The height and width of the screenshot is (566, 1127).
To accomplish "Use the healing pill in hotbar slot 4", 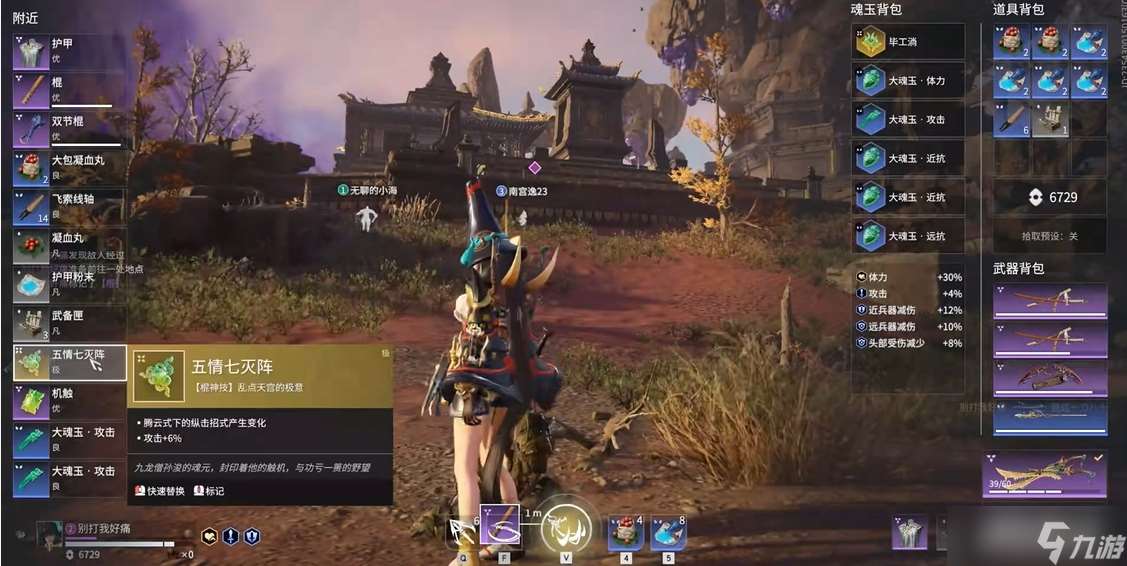I will click(x=626, y=531).
